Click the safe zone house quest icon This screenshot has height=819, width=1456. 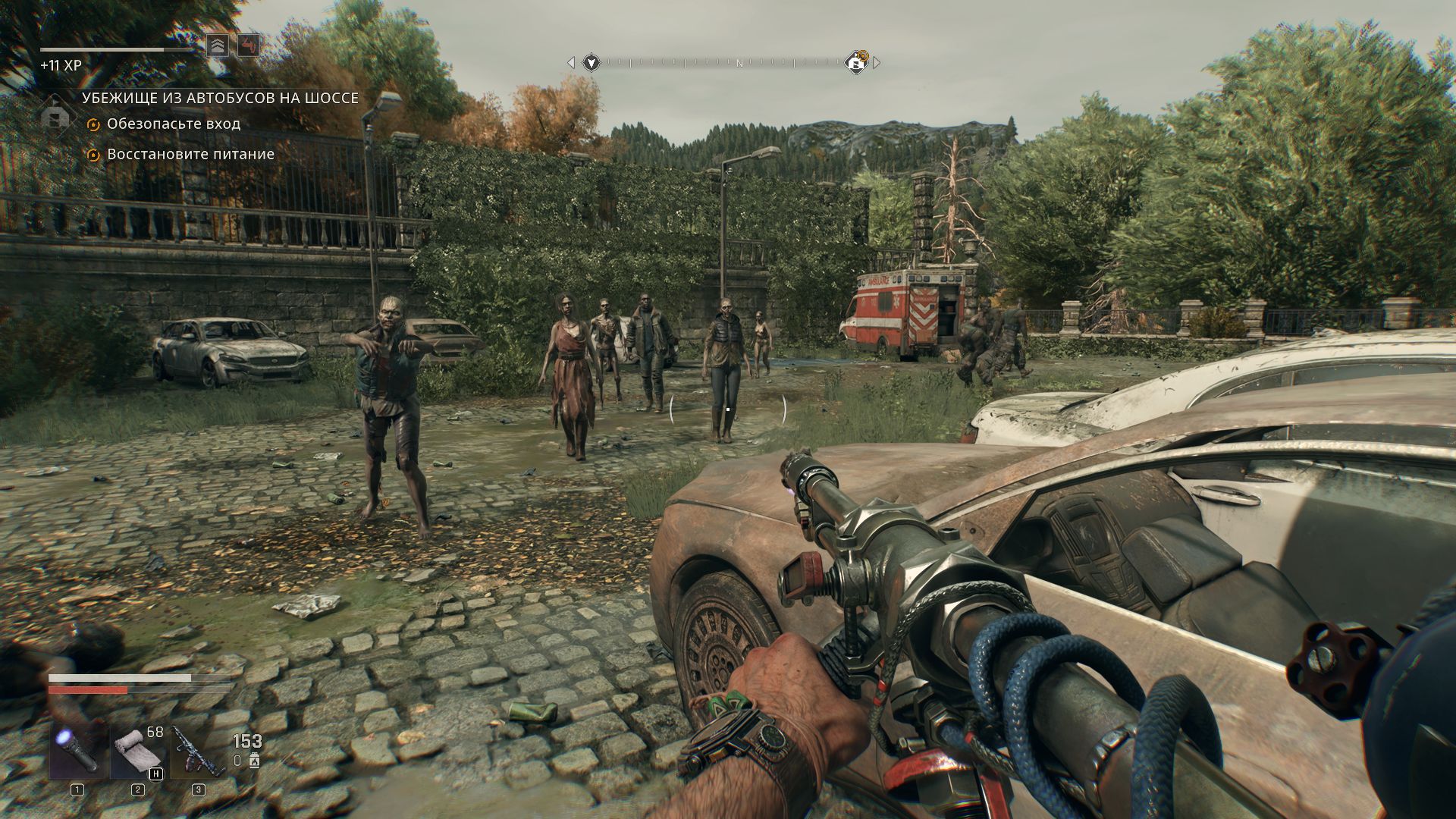coord(54,118)
